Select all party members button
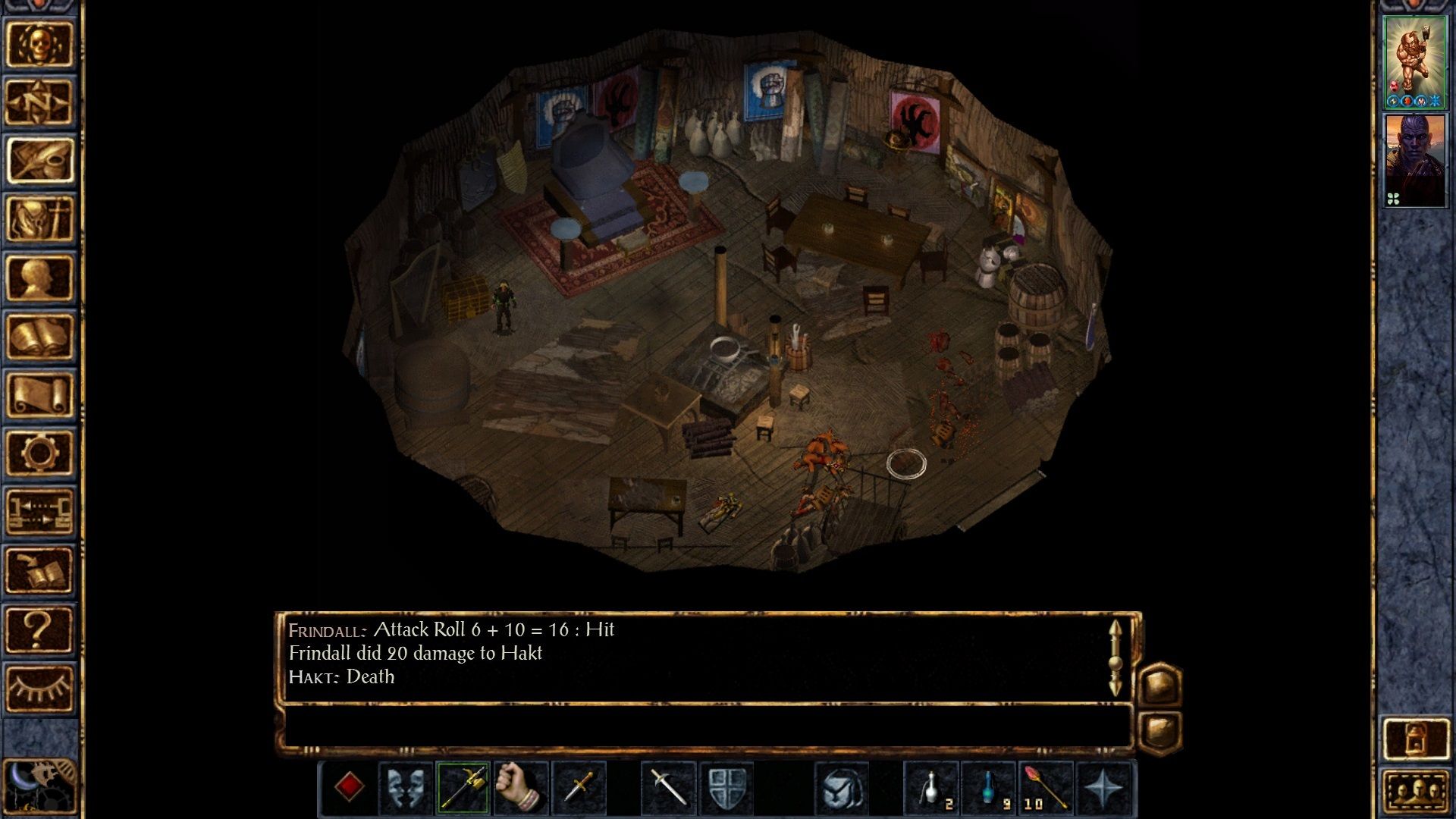Screen dimensions: 1456x819 tap(1416, 792)
